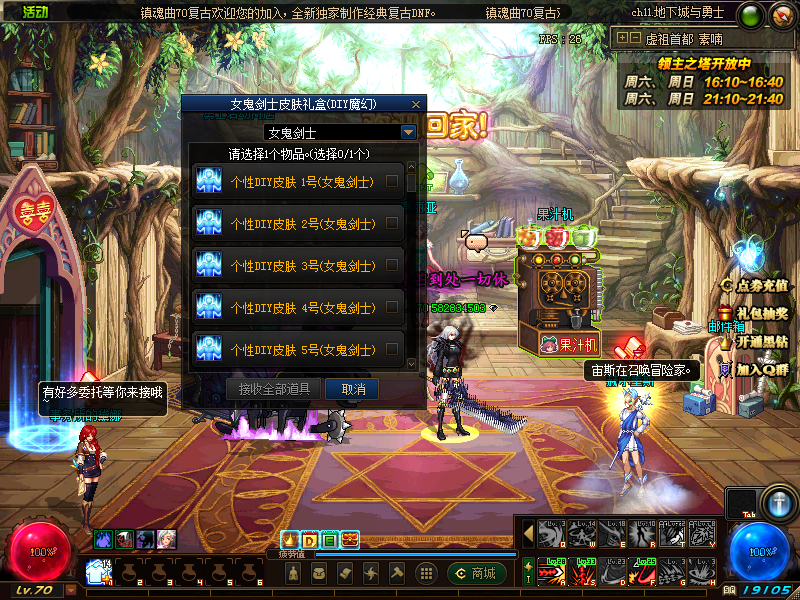Open the 女鬼剑士 class dropdown
The image size is (800, 600).
coord(408,132)
